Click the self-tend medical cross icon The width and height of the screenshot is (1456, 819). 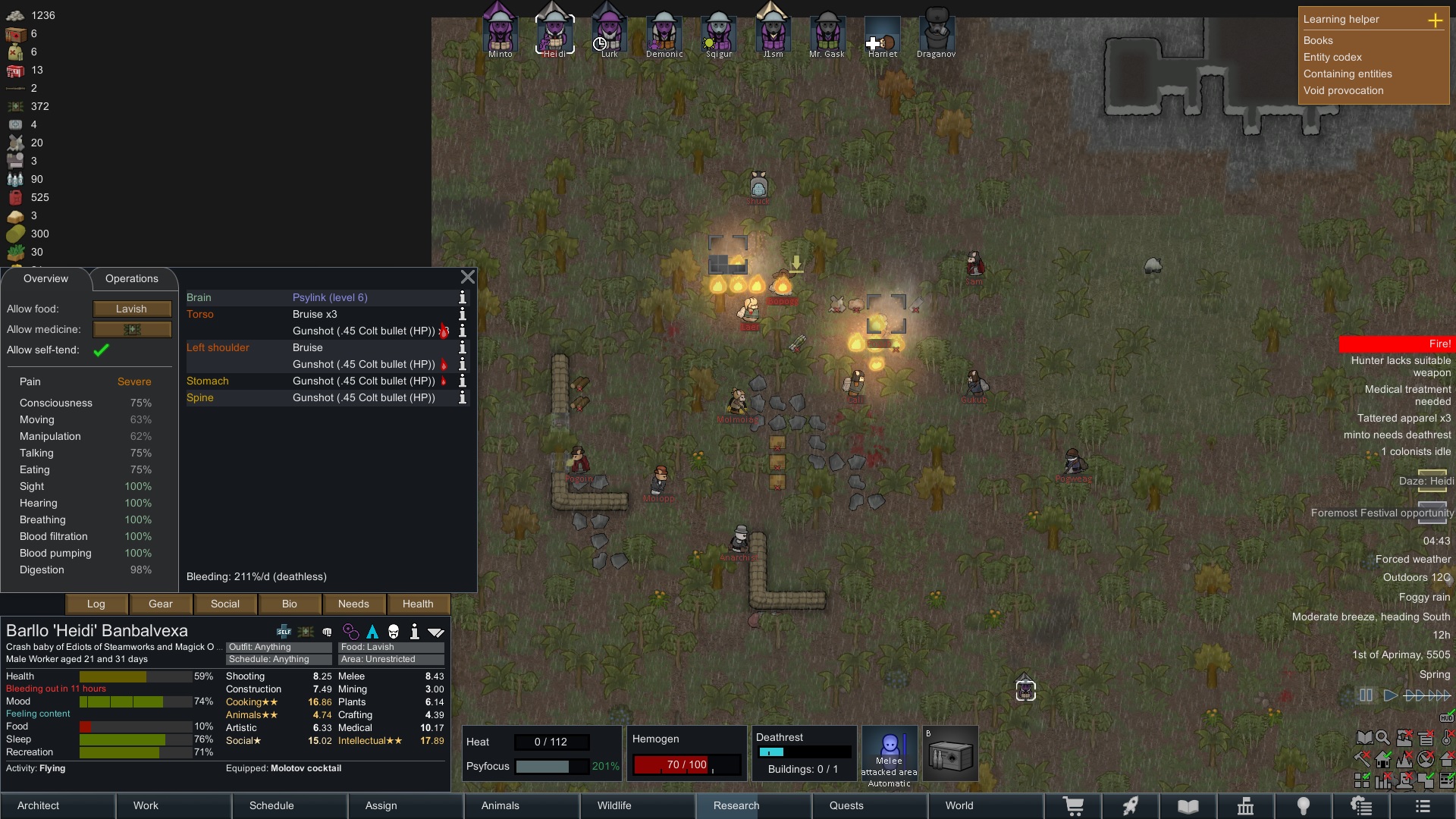284,632
